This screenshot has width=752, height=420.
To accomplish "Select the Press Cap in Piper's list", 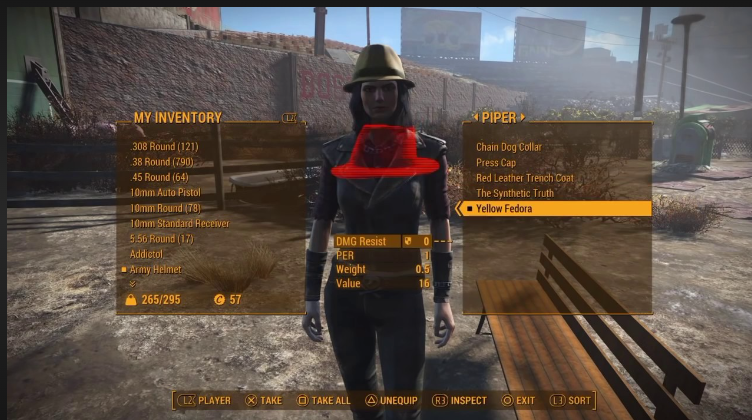I will pos(496,162).
